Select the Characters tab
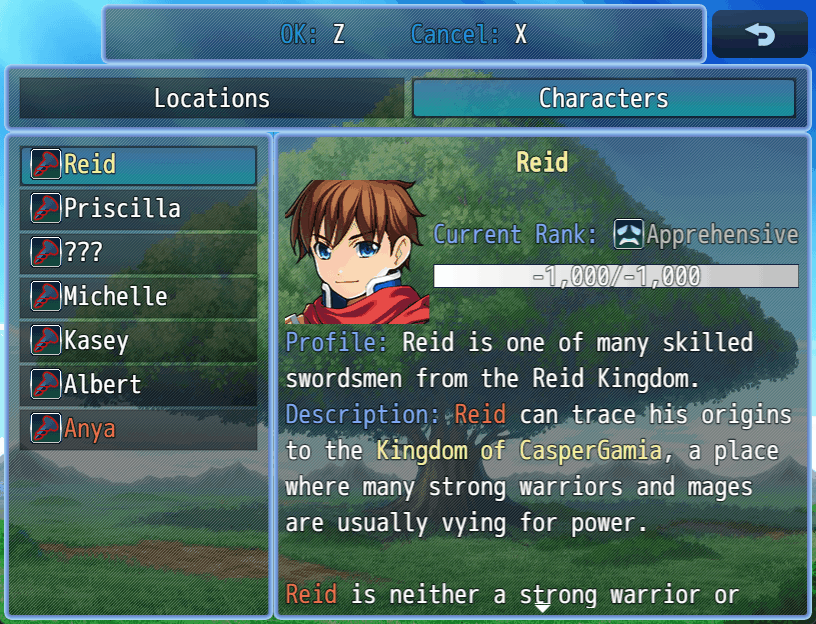The height and width of the screenshot is (624, 816). [603, 98]
